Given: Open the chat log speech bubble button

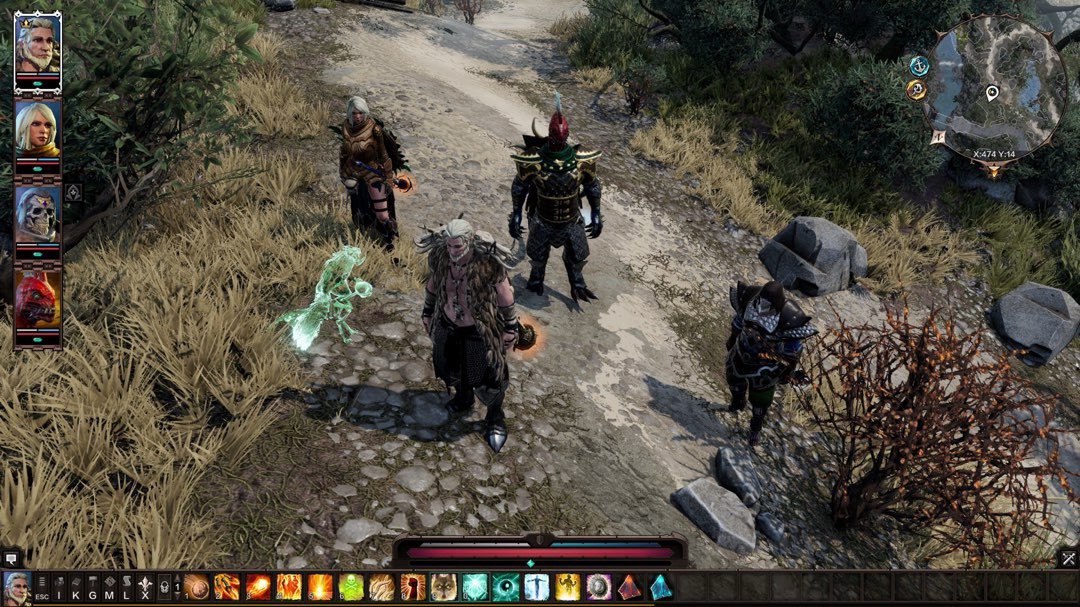Looking at the screenshot, I should 12,558.
